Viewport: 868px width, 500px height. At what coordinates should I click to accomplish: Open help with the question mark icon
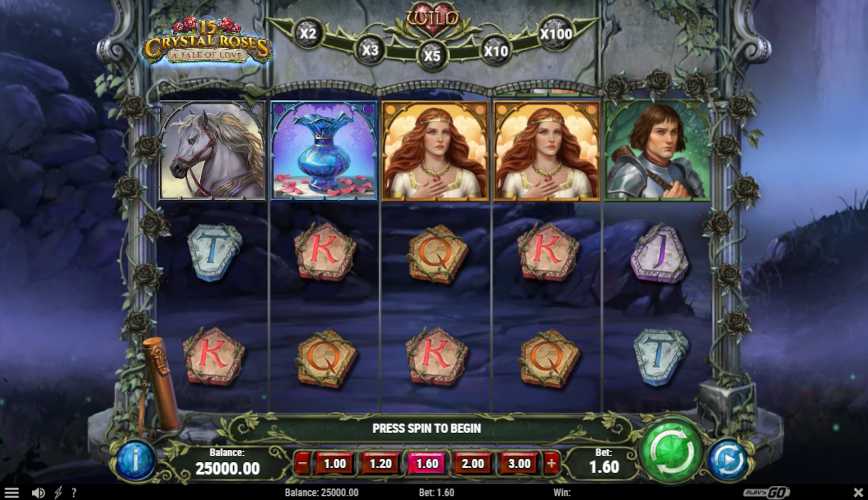coord(73,493)
